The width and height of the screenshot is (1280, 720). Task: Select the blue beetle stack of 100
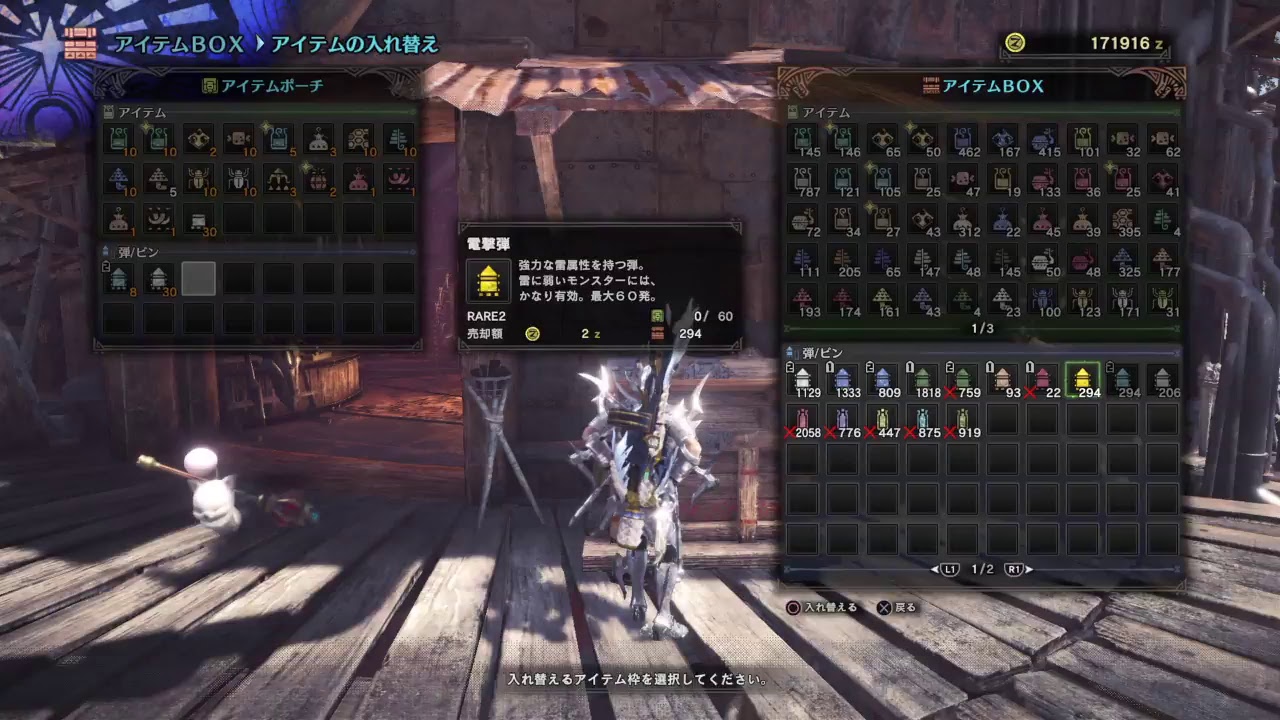1042,300
